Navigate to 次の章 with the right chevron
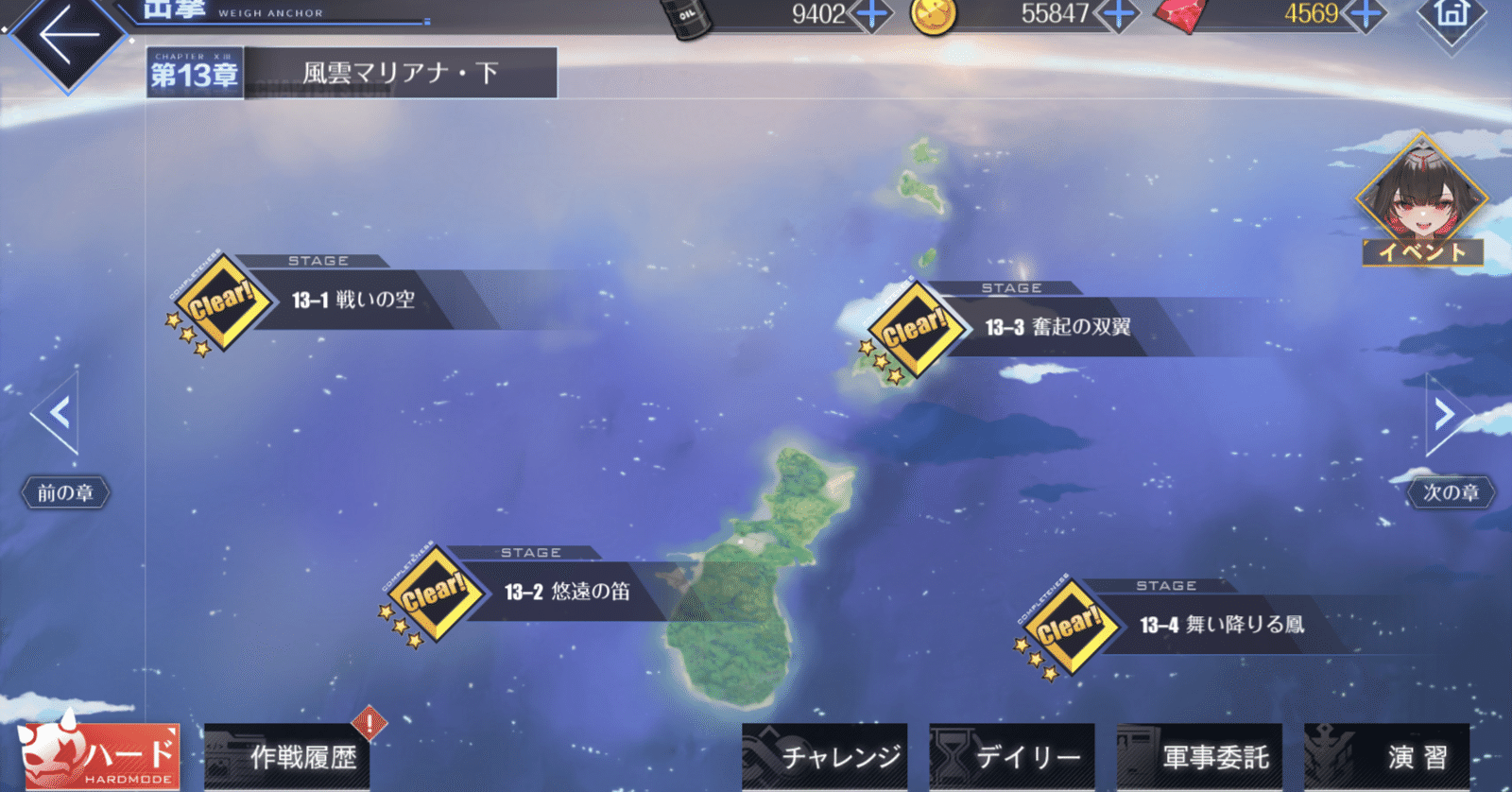The image size is (1512, 792). pyautogui.click(x=1444, y=413)
